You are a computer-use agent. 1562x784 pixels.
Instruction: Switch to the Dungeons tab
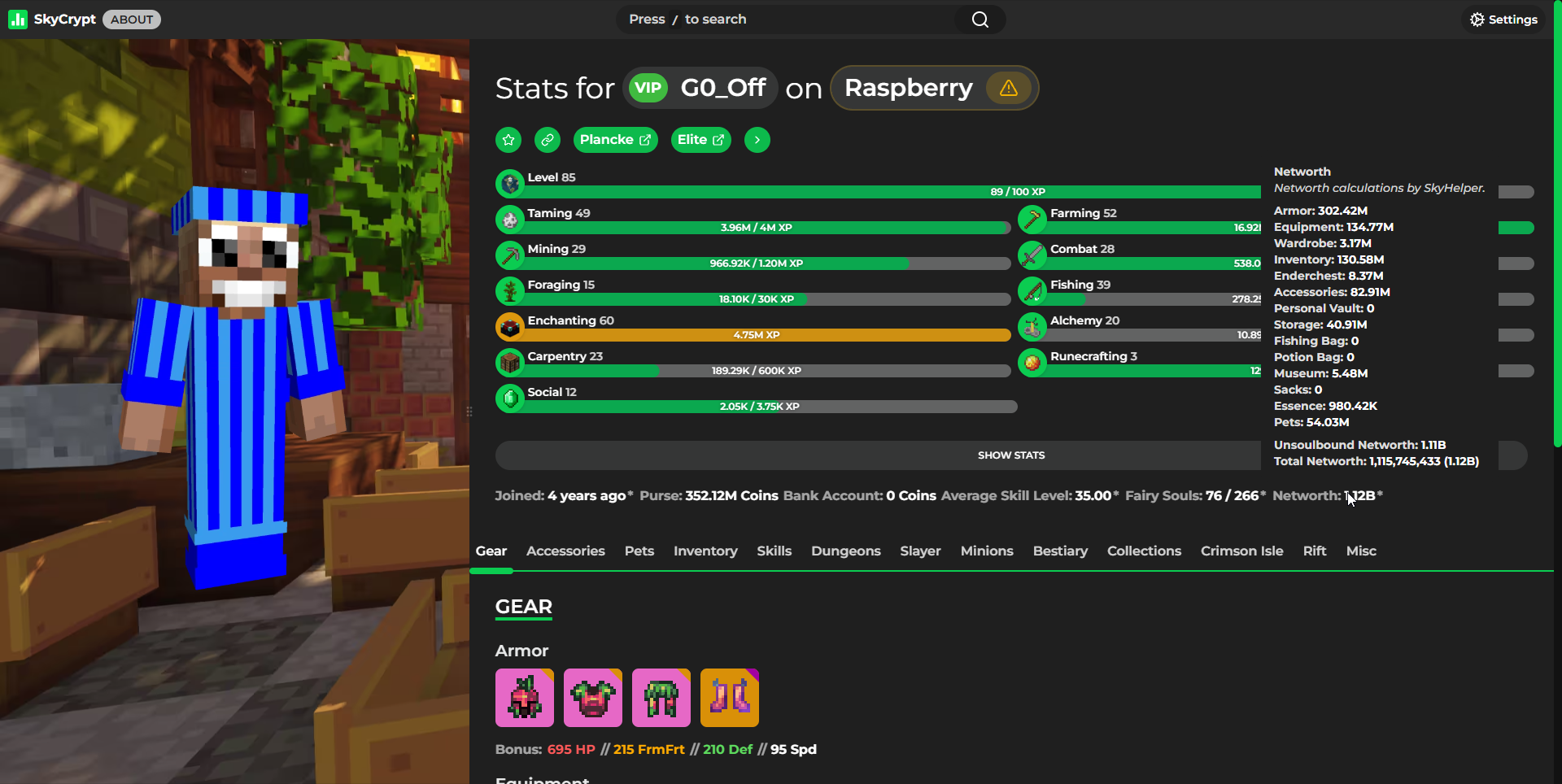[845, 551]
